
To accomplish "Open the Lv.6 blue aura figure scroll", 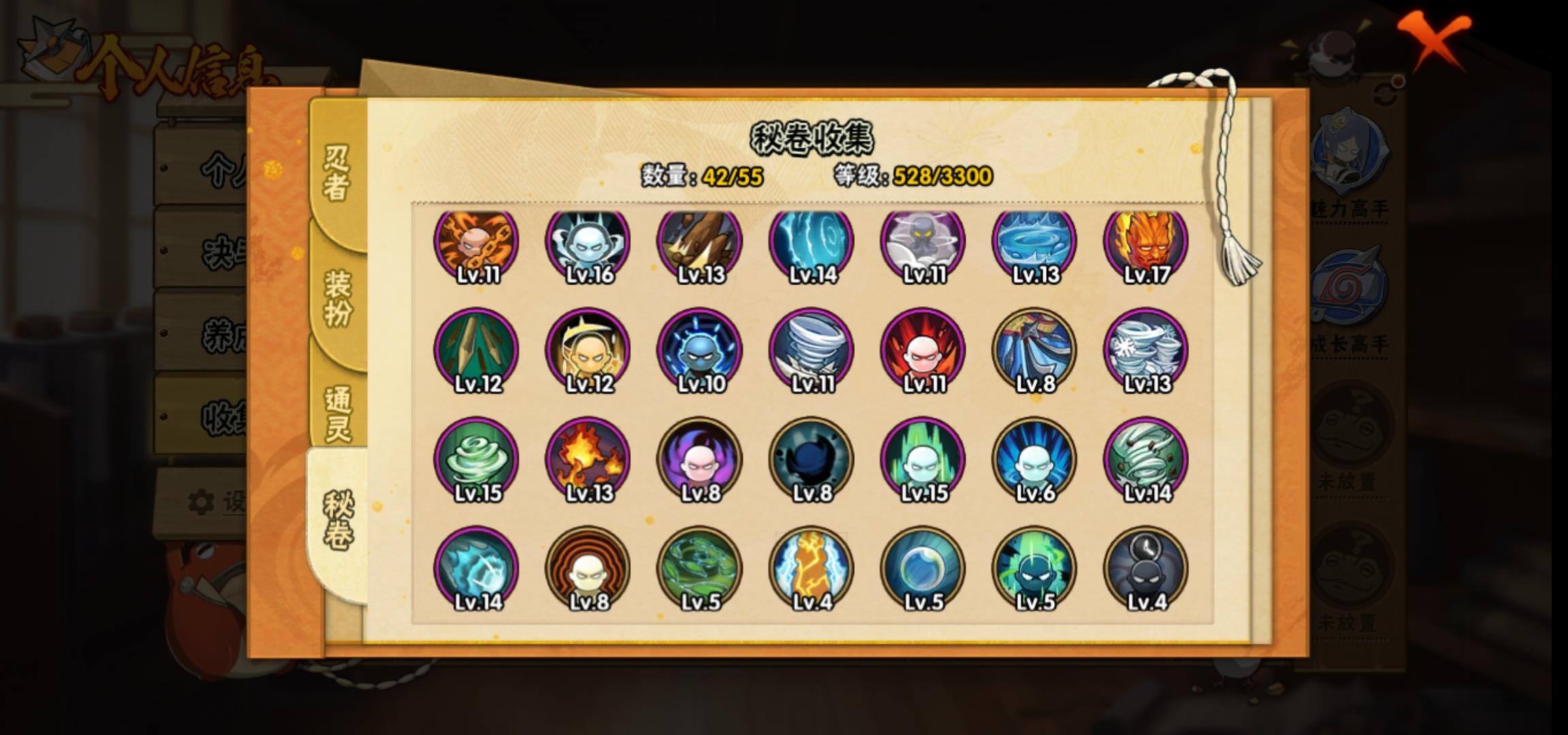I will [x=1034, y=459].
